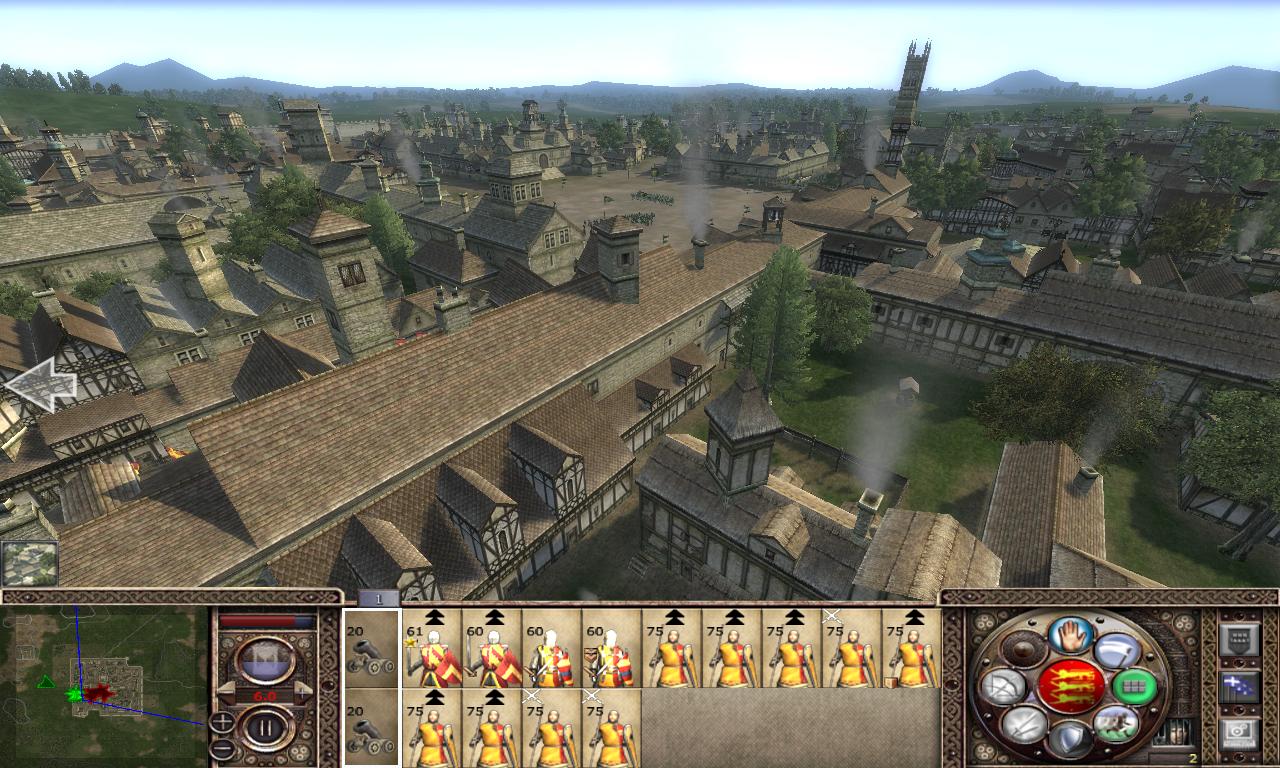Pause the battle with the pause button
The height and width of the screenshot is (768, 1280).
pyautogui.click(x=266, y=727)
